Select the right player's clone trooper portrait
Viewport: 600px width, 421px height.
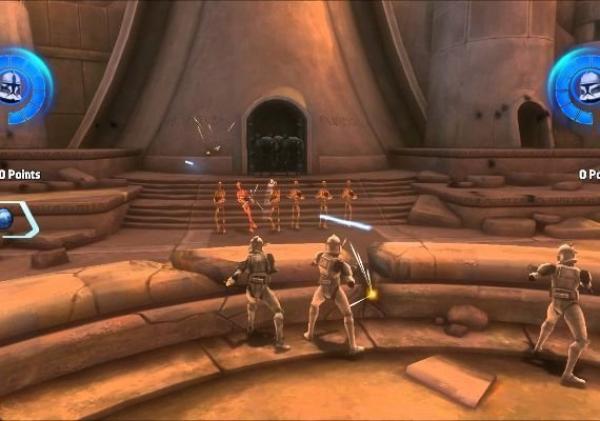[584, 85]
